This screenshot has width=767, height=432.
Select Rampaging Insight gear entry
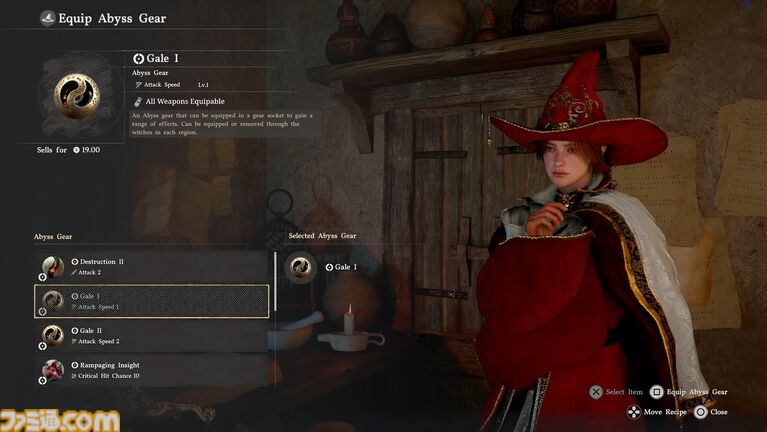pos(150,369)
